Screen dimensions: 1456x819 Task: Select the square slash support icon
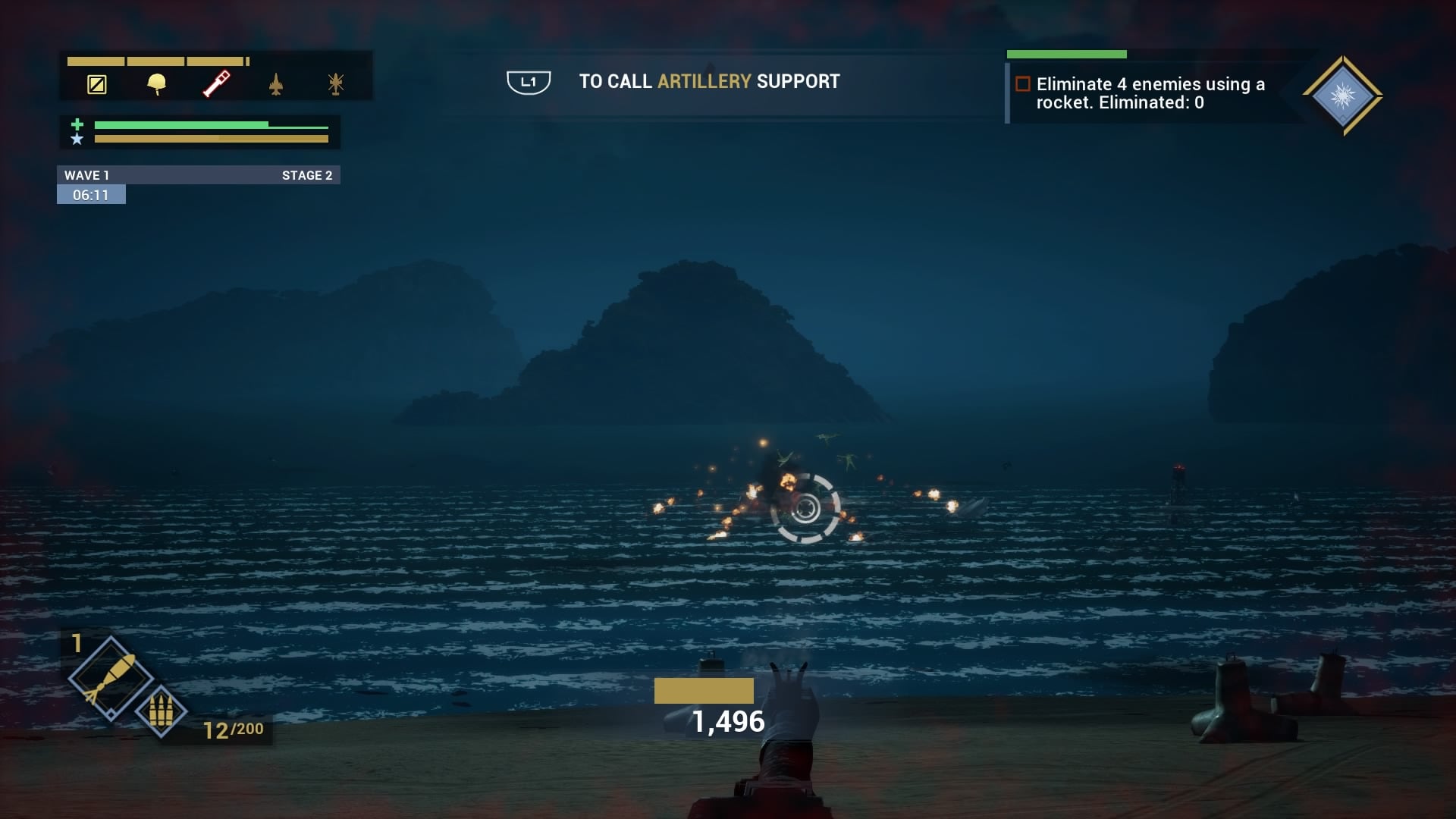pyautogui.click(x=97, y=84)
